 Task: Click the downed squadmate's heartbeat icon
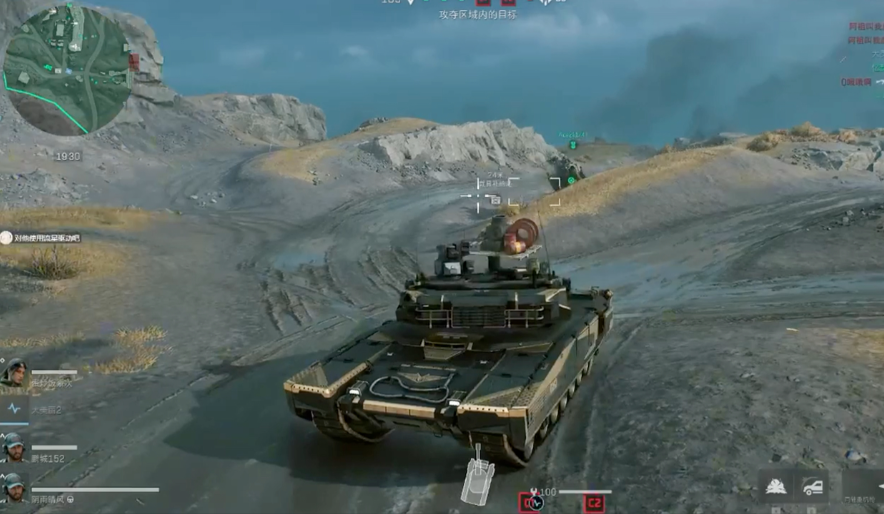tap(14, 409)
